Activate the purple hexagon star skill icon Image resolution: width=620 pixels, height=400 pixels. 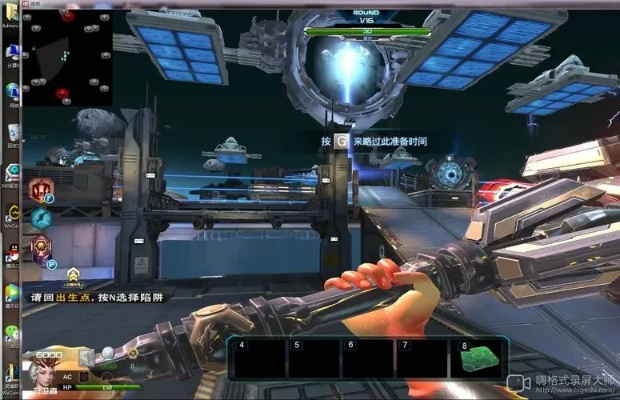coord(41,247)
